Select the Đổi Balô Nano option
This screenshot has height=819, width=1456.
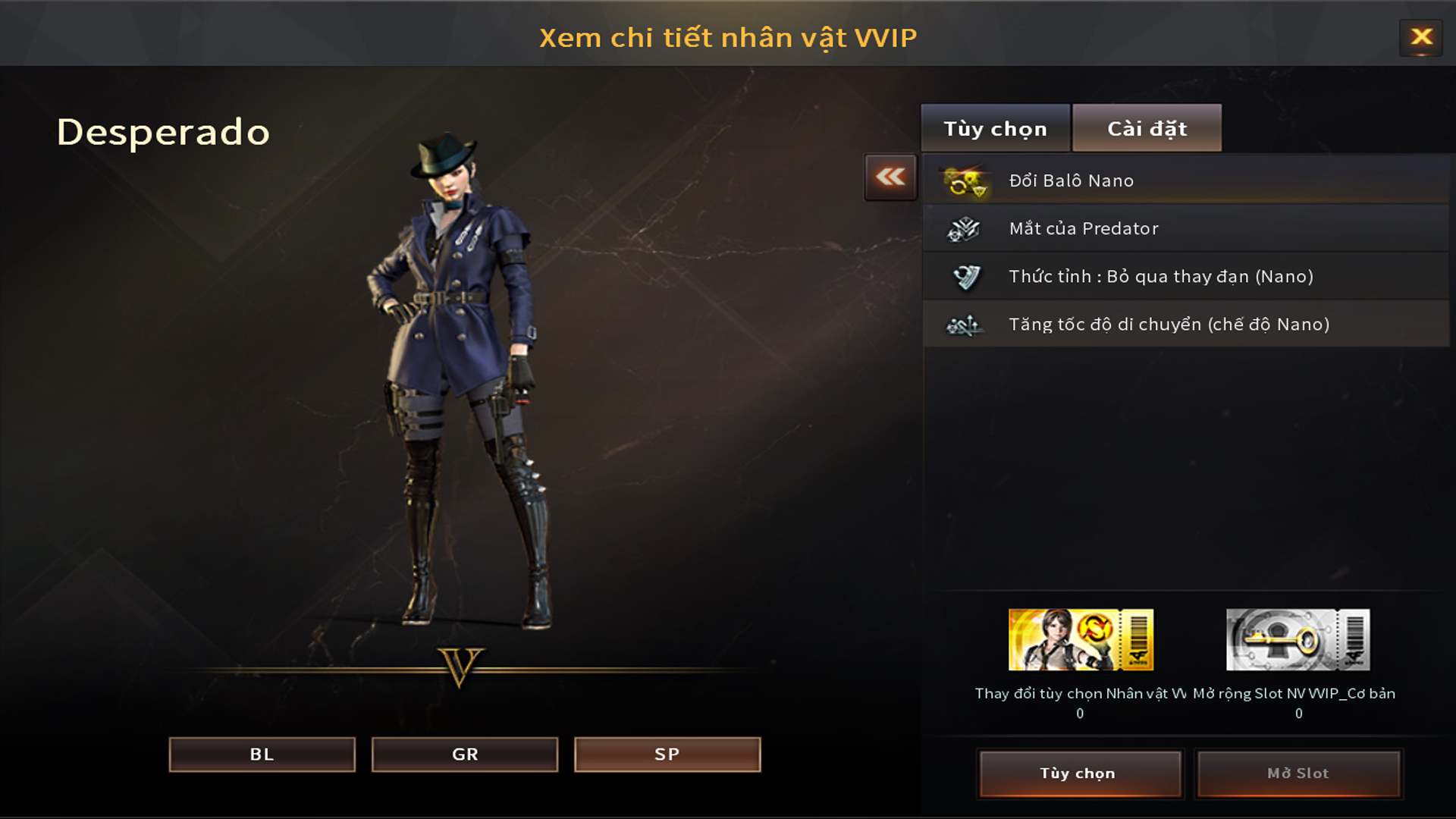coord(1185,180)
